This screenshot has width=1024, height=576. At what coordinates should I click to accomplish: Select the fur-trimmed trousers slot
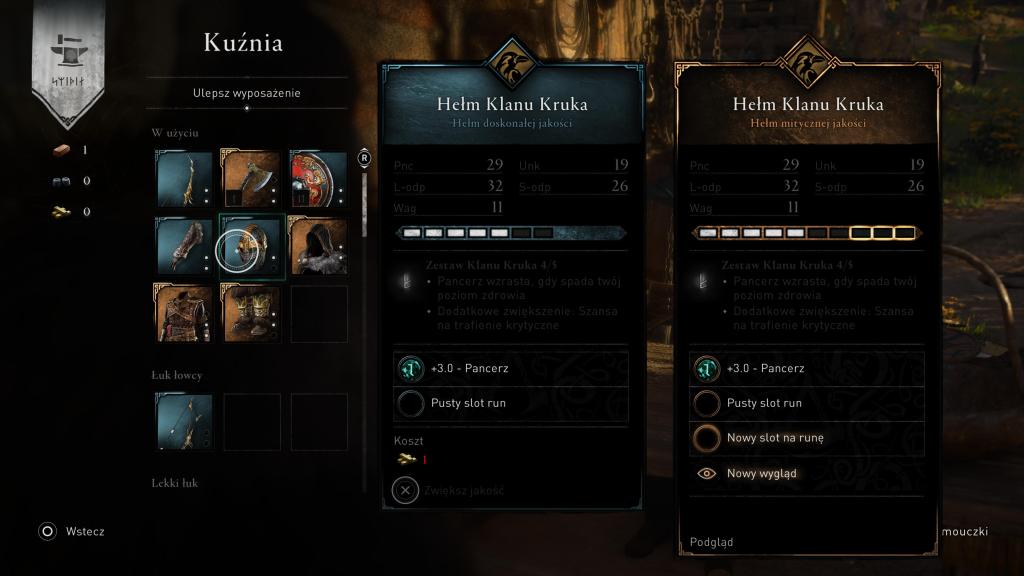click(x=251, y=313)
